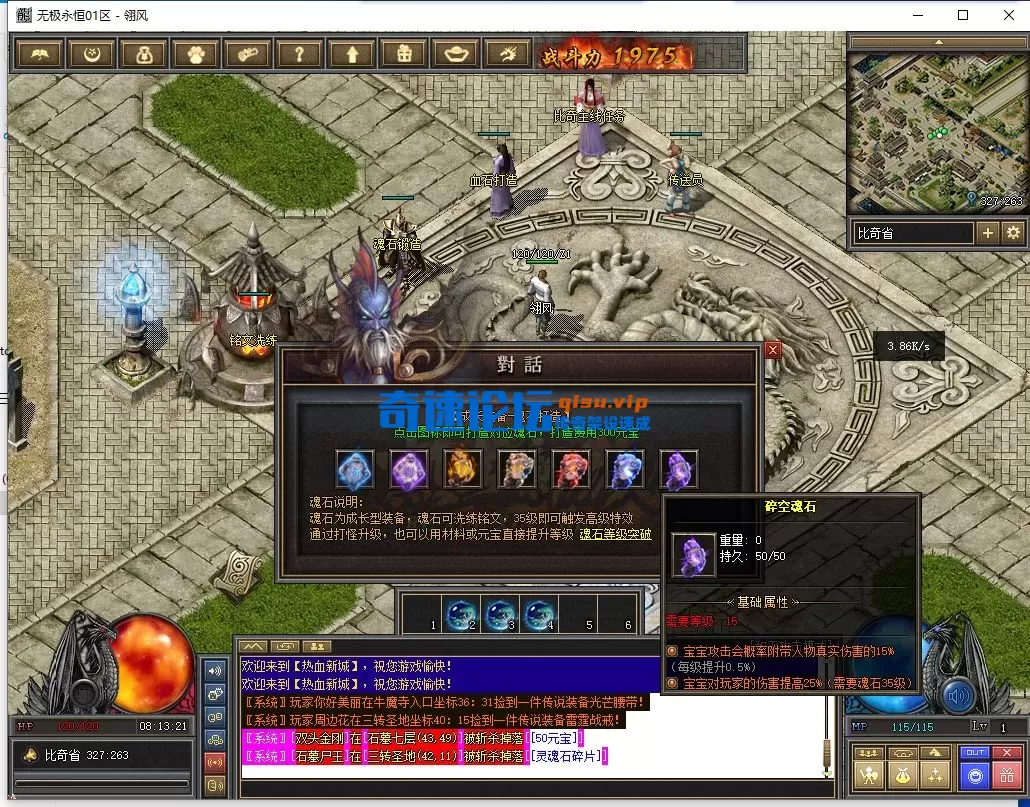The height and width of the screenshot is (807, 1030).
Task: Close the 對話 dialog window
Action: click(x=772, y=350)
